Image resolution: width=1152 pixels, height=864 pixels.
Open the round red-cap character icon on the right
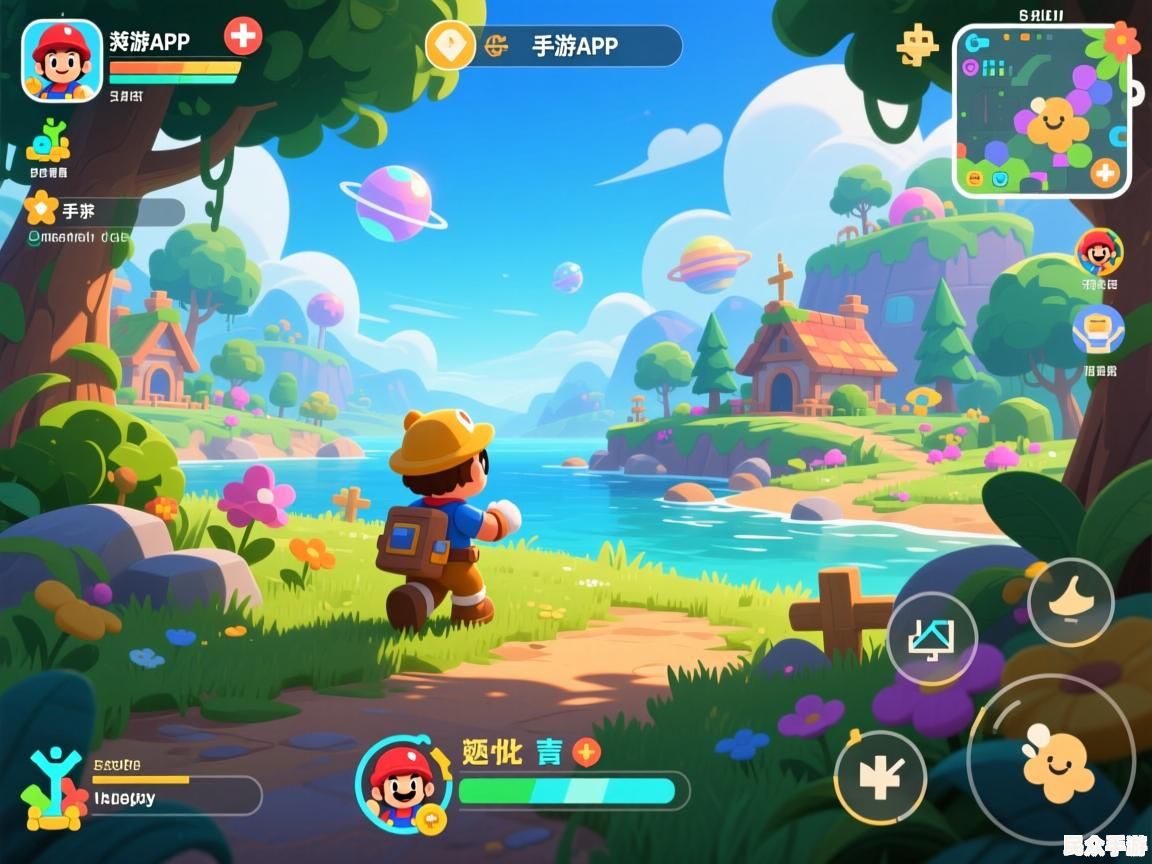tap(1099, 251)
